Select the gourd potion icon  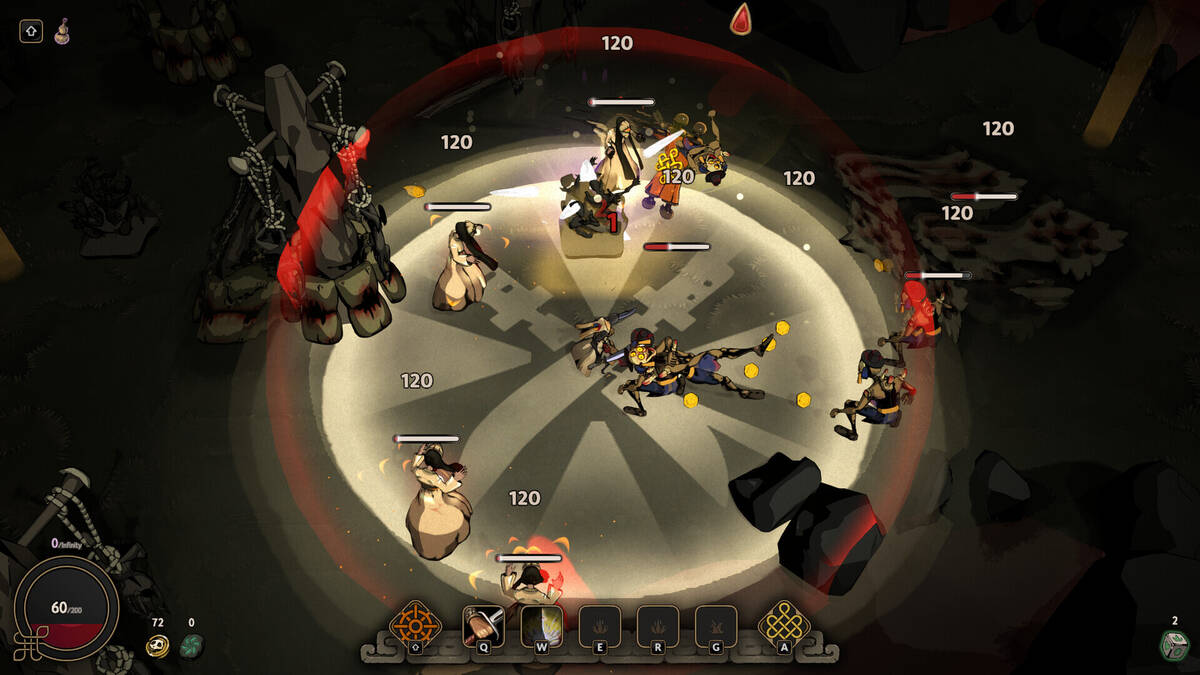point(62,31)
